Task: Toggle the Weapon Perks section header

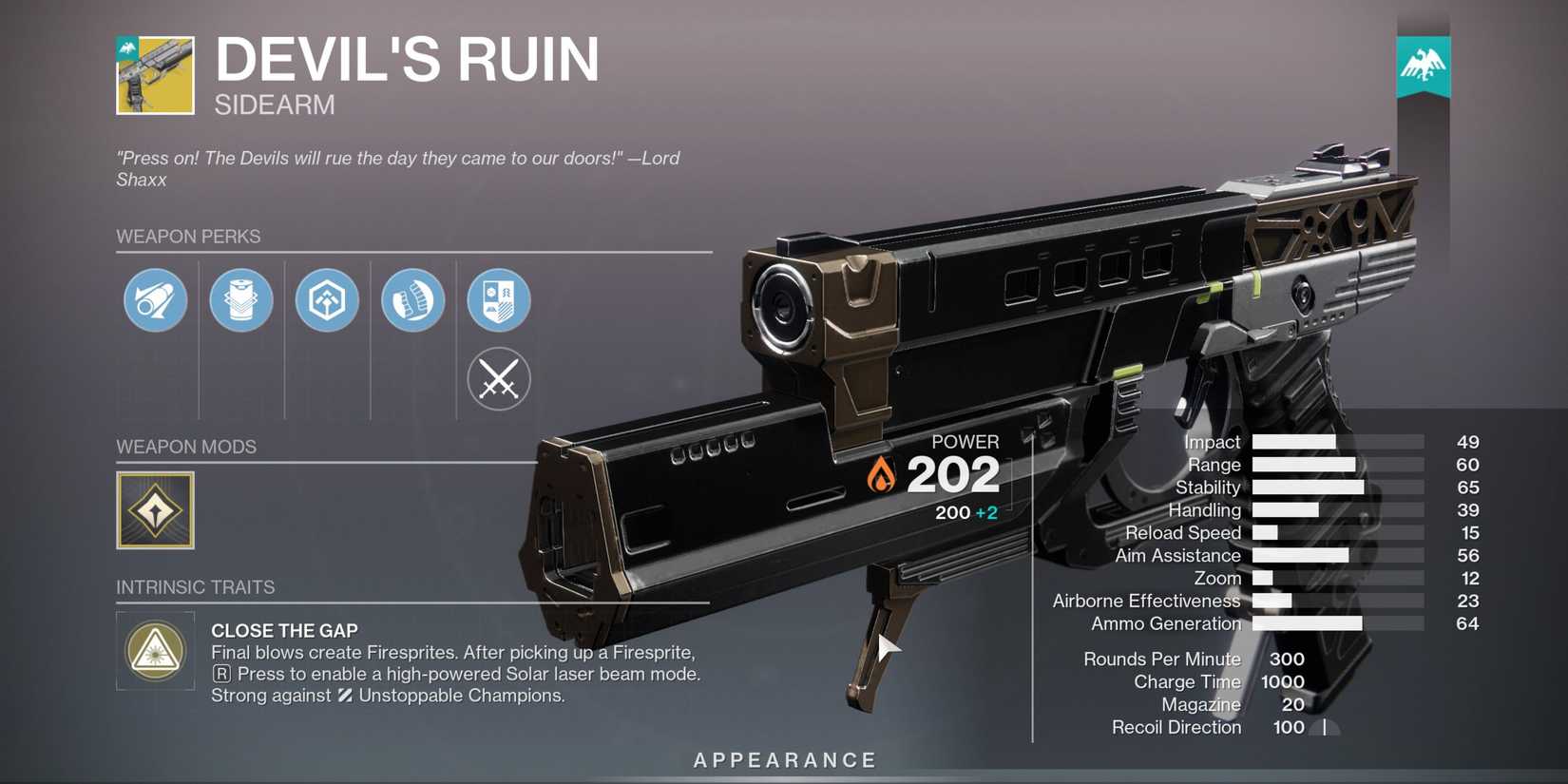Action: tap(189, 237)
